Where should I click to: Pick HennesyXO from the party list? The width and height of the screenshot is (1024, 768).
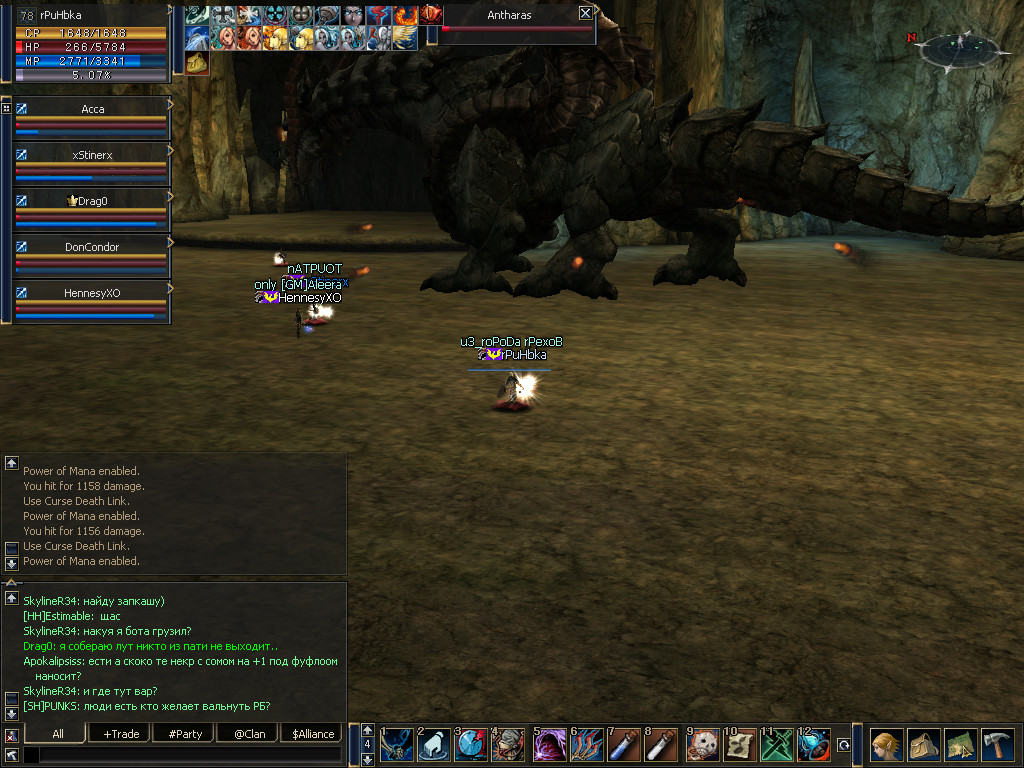point(92,293)
